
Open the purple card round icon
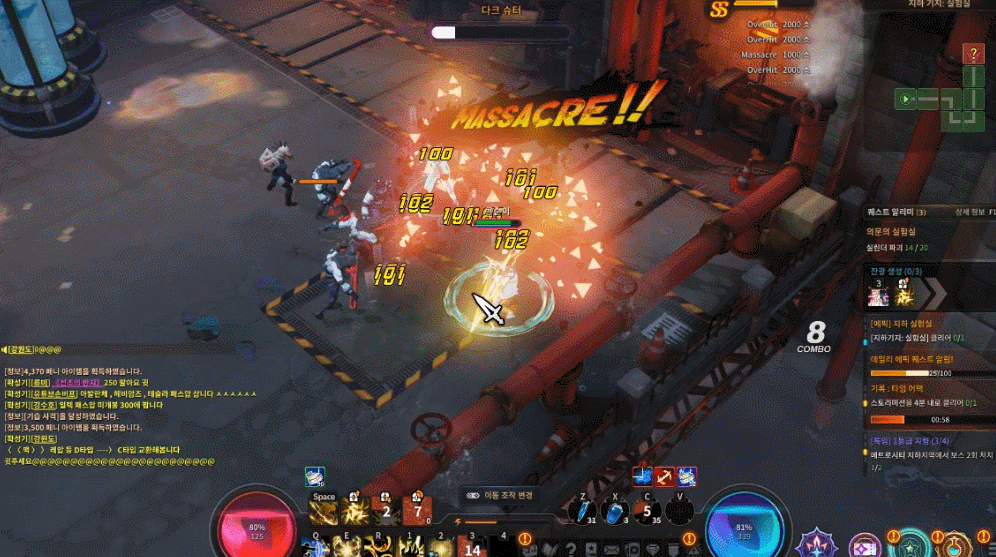click(x=865, y=546)
